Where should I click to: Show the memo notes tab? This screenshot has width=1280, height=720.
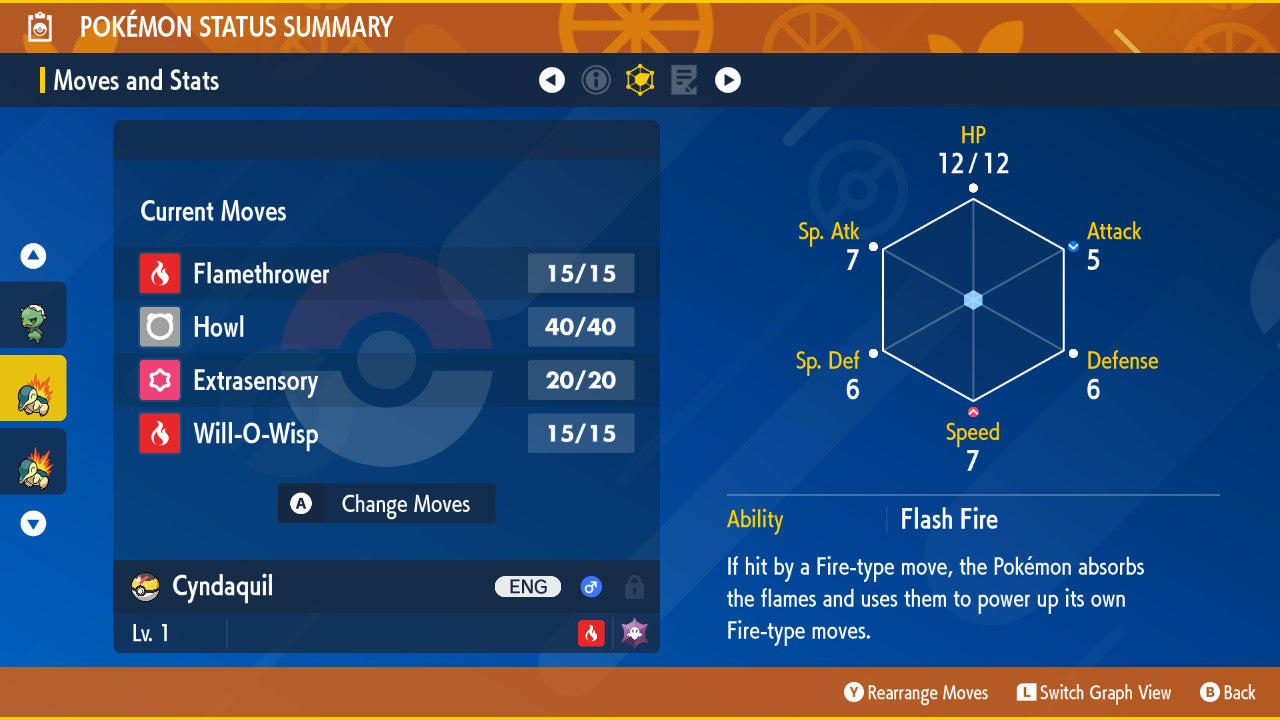(684, 80)
